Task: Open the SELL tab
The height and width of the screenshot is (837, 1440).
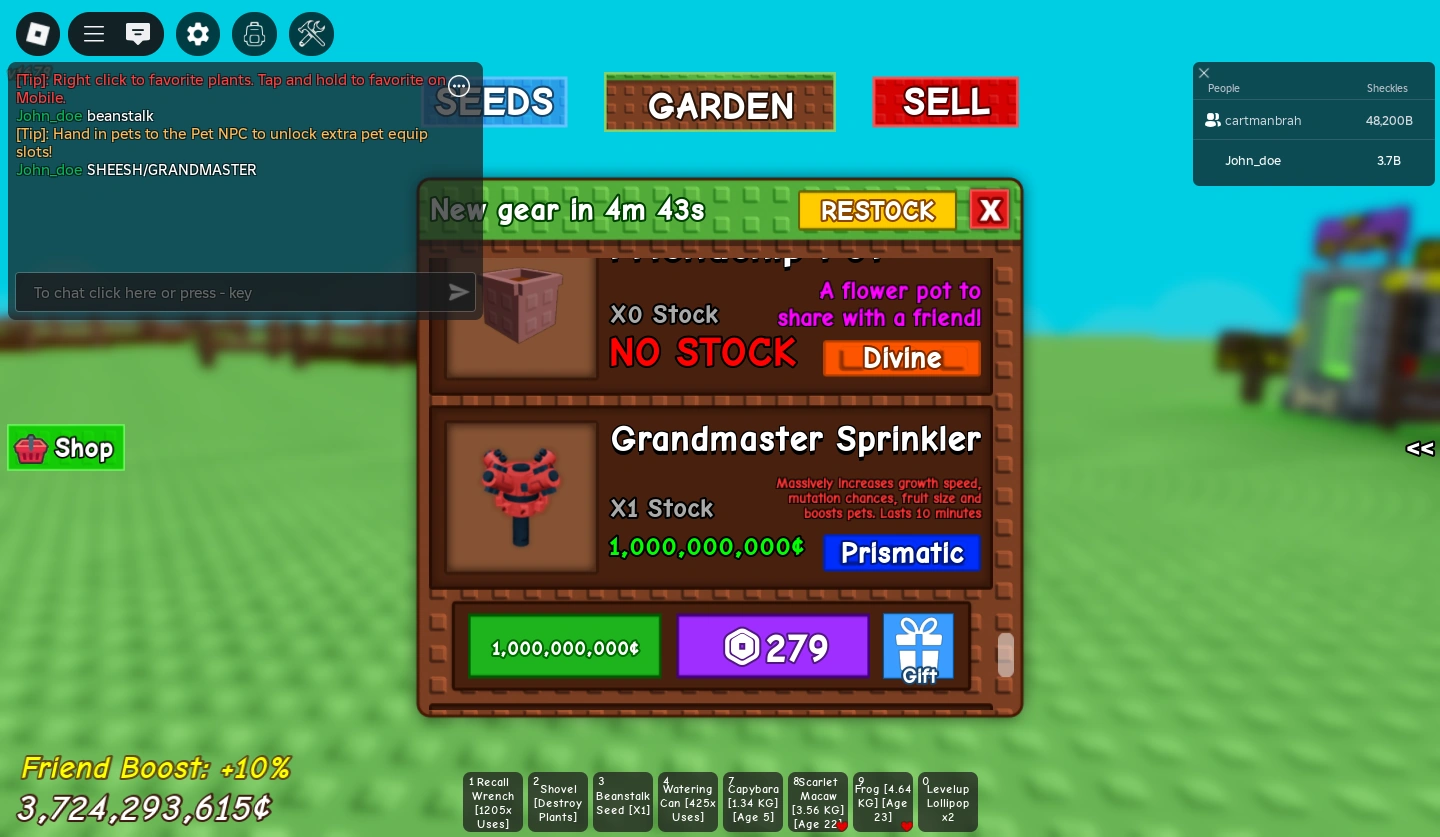Action: [945, 101]
